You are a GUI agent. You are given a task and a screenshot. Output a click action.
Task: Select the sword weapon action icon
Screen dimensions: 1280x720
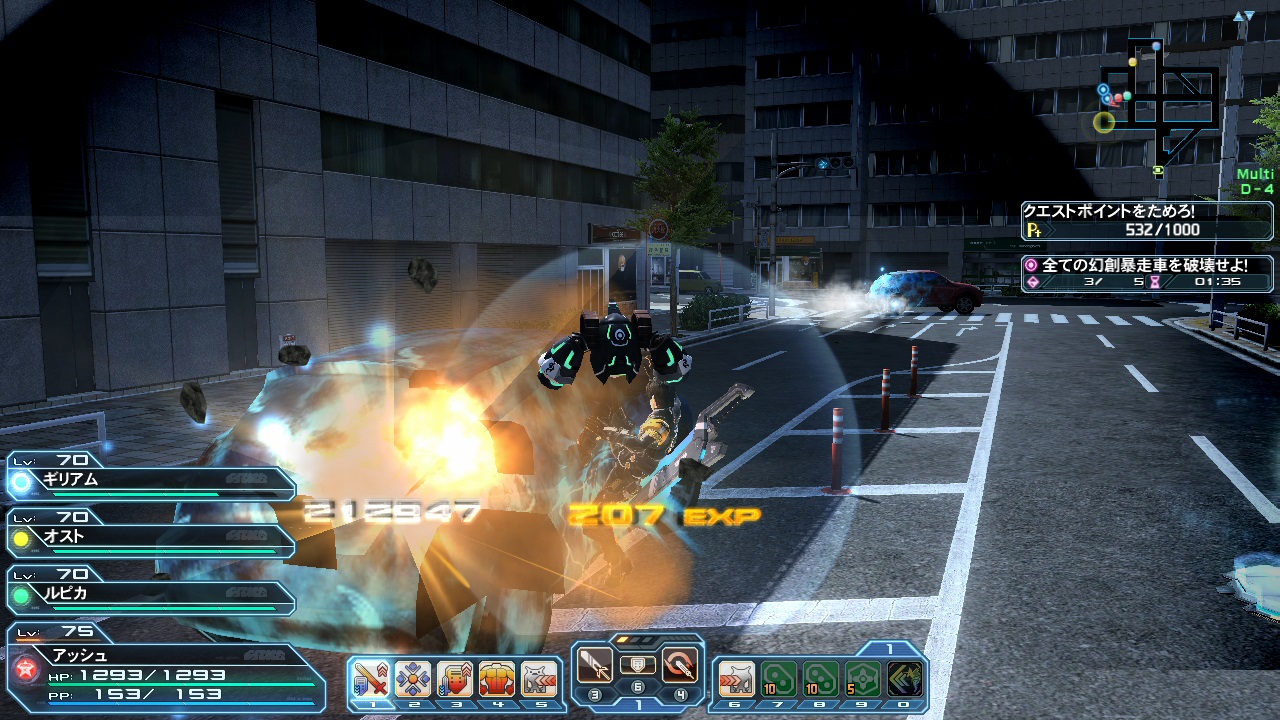coord(595,665)
